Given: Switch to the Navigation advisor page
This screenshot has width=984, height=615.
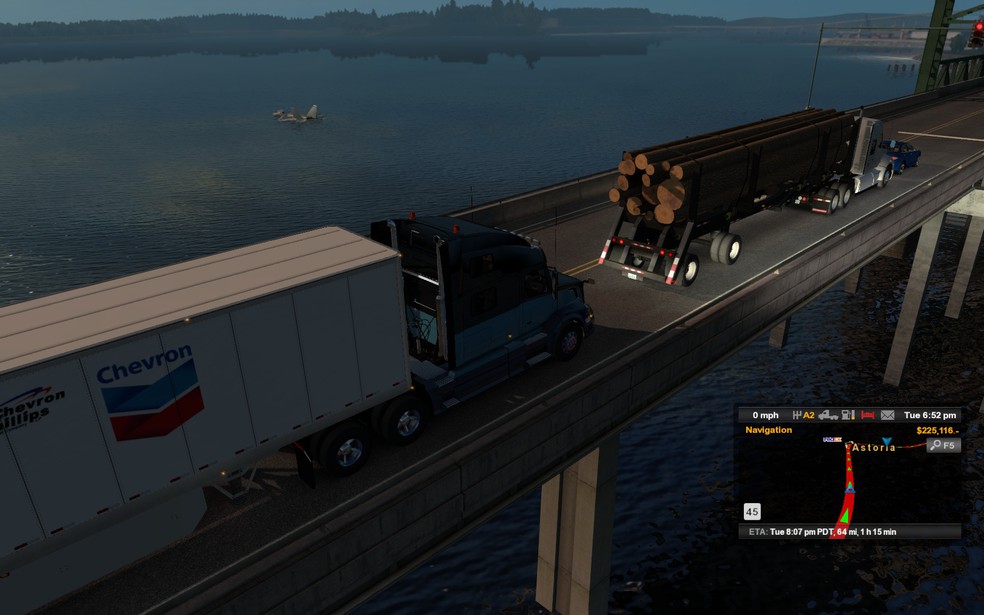Looking at the screenshot, I should [x=769, y=430].
